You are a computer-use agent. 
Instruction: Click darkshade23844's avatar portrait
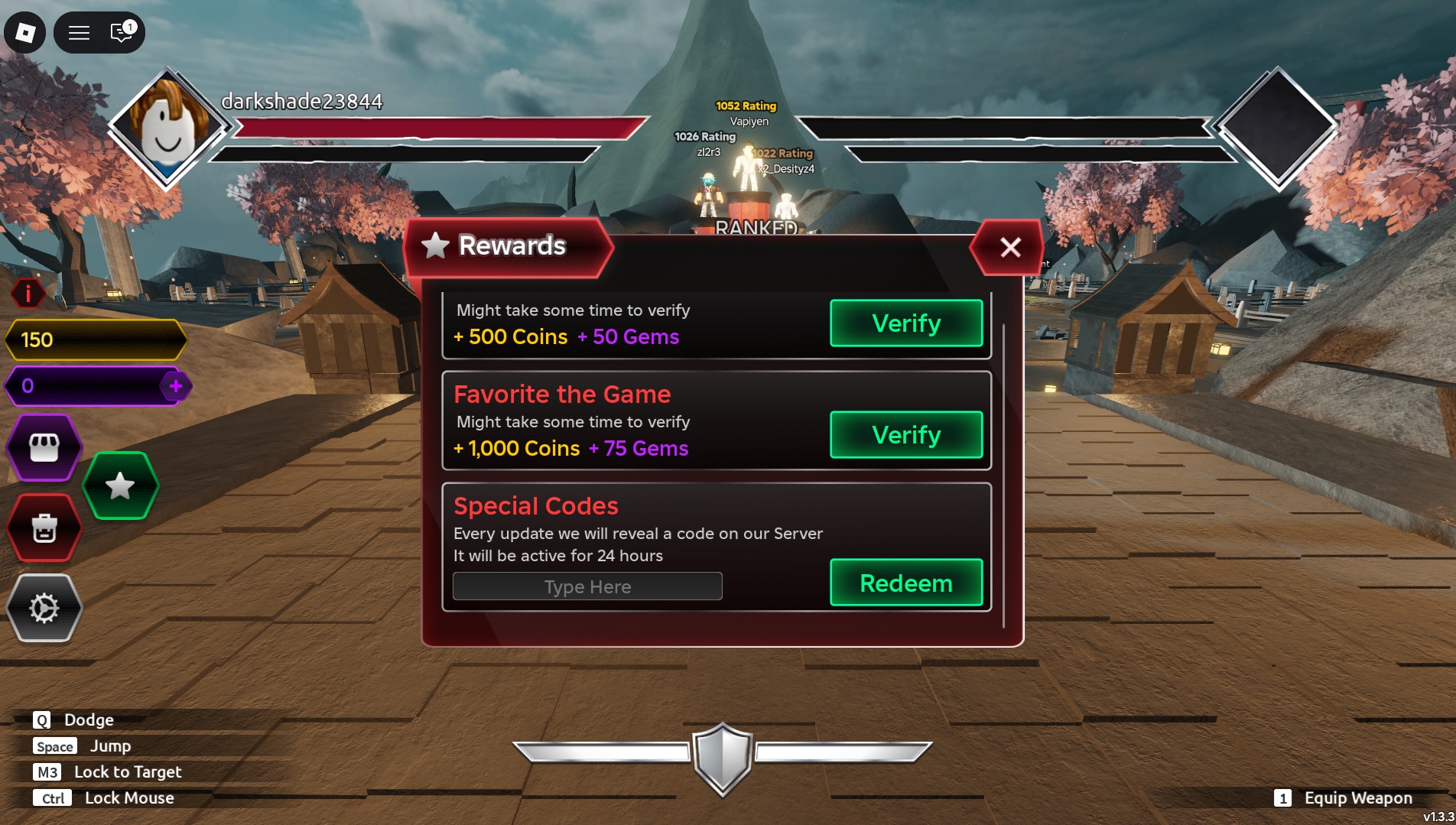[x=167, y=129]
